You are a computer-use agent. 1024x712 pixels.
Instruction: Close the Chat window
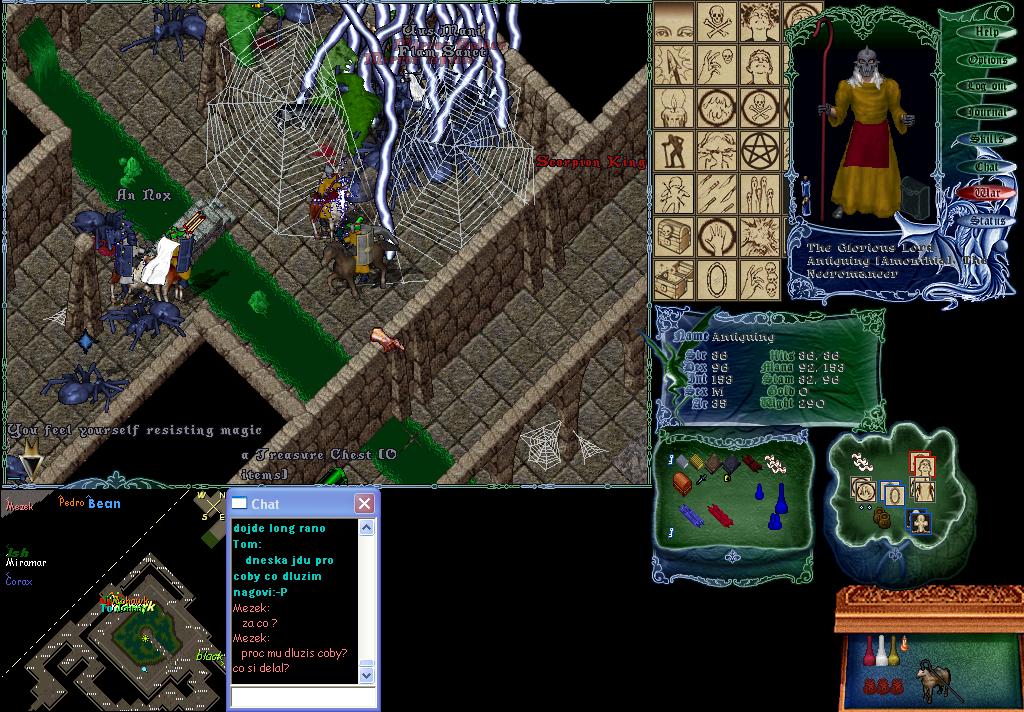coord(364,504)
